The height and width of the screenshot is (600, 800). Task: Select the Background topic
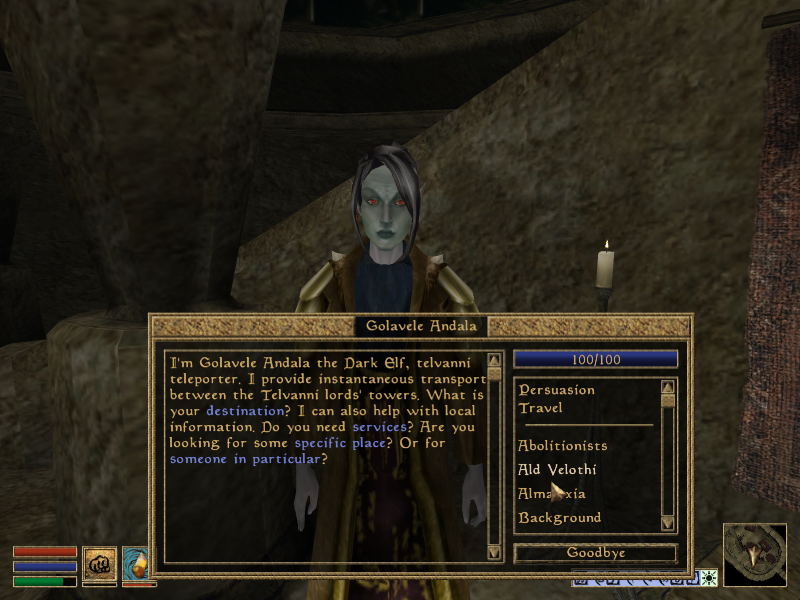tap(559, 518)
